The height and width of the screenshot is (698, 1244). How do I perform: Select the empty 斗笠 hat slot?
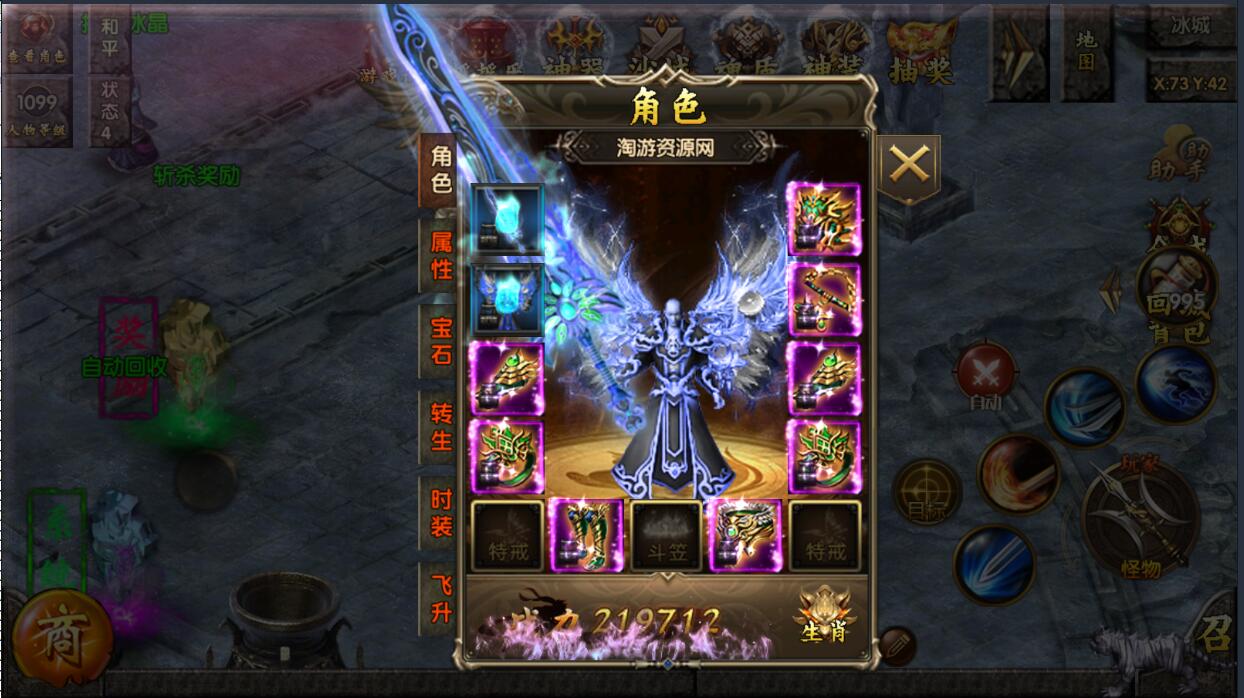pos(664,536)
